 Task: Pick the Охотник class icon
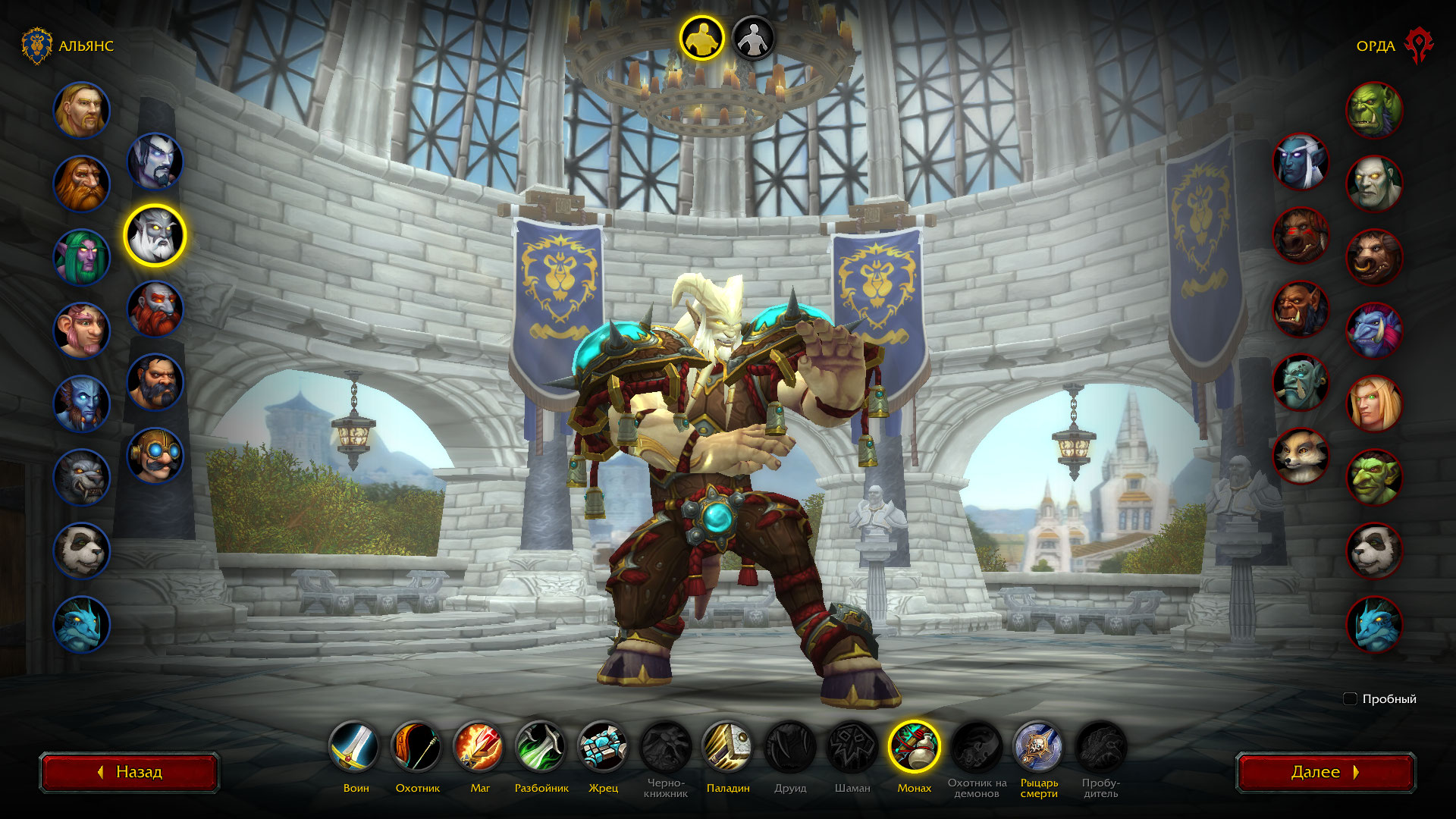[417, 747]
